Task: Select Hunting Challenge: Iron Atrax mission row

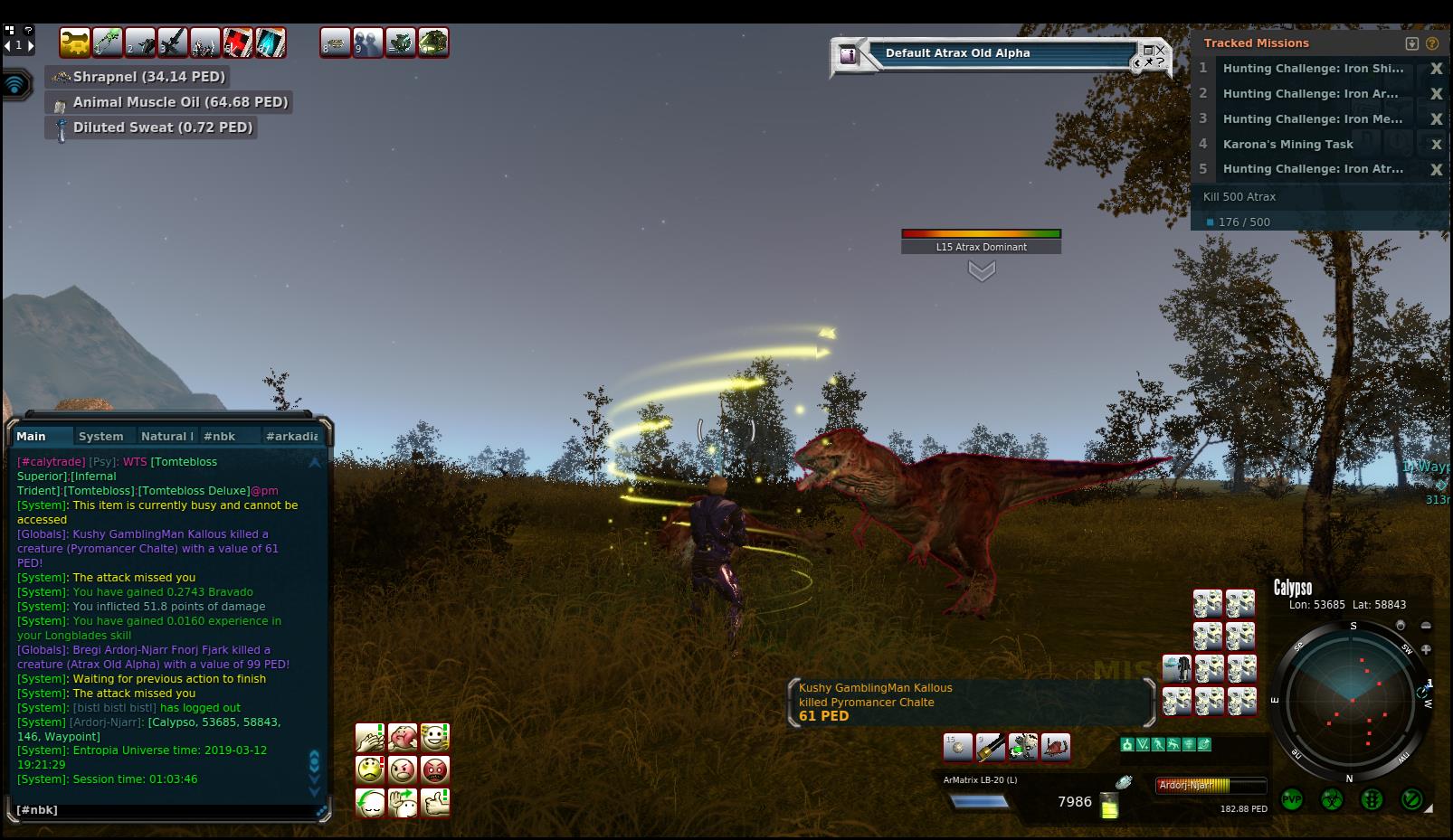Action: 1312,169
